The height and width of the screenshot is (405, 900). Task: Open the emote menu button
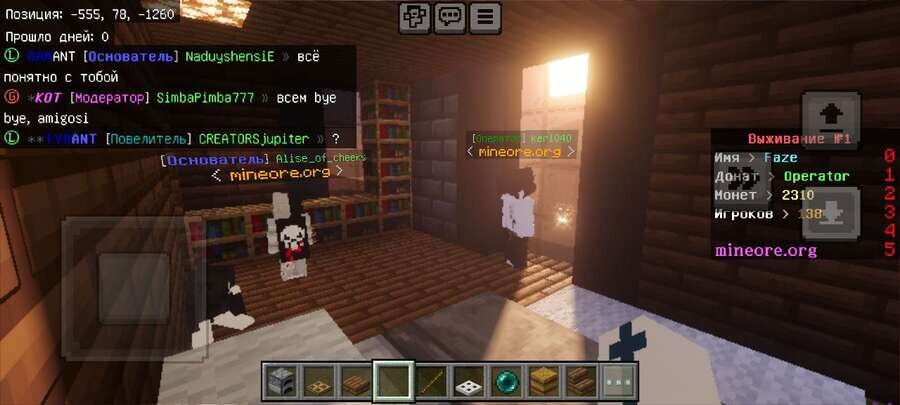(x=414, y=17)
